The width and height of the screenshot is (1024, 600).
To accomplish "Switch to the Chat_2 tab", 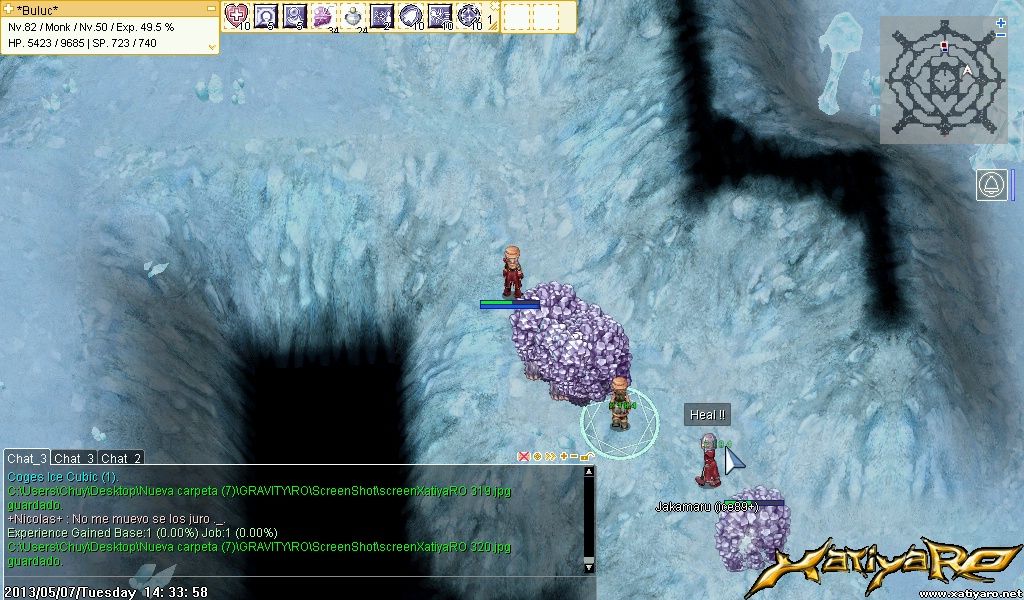I will tap(121, 458).
